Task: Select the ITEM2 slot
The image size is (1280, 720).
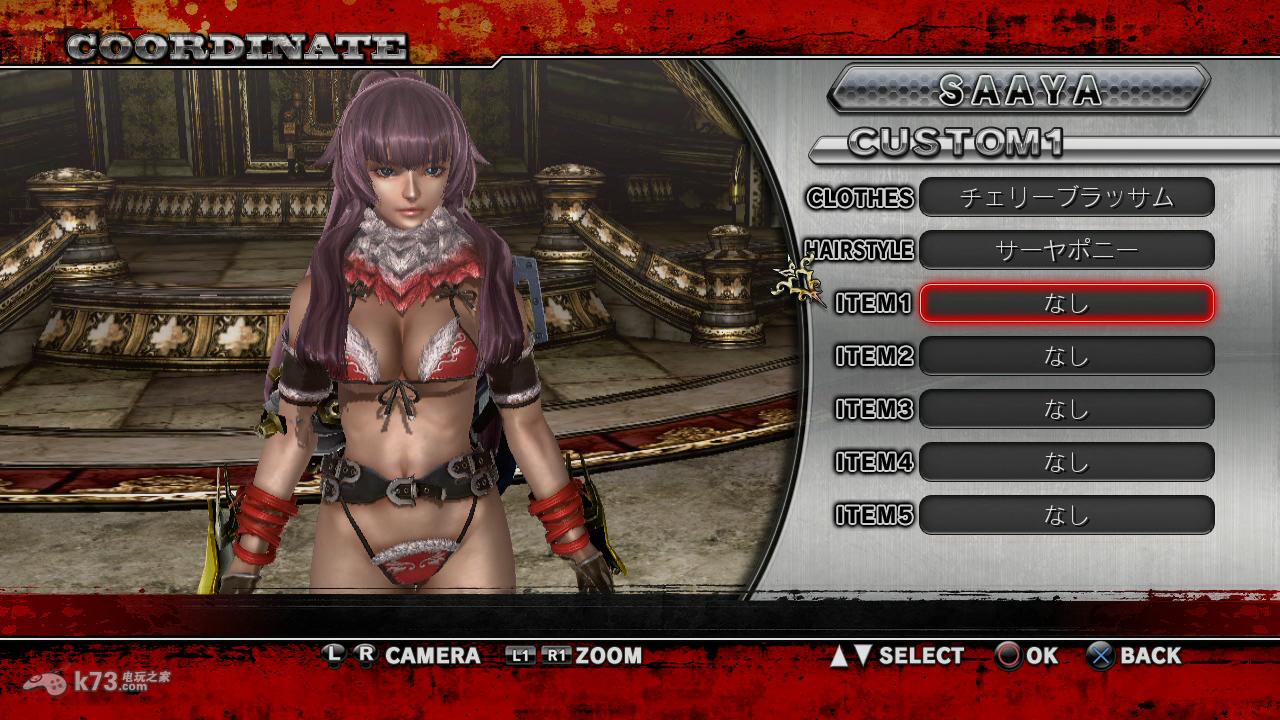Action: click(1066, 356)
